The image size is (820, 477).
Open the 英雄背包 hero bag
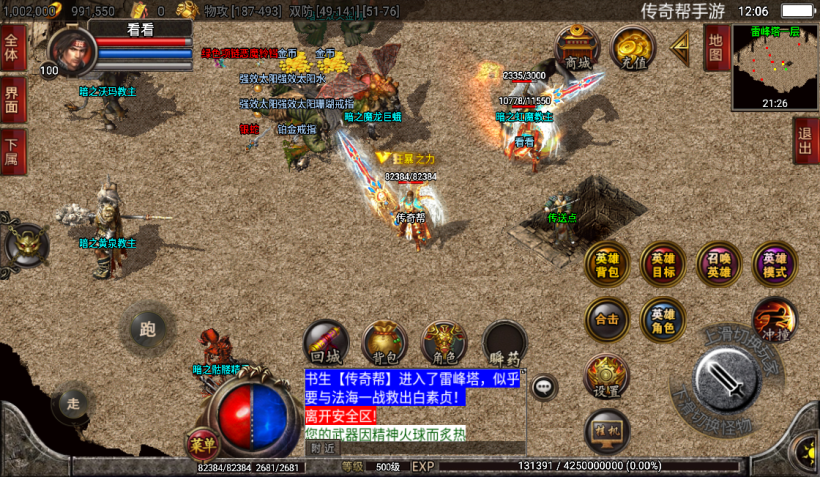click(x=607, y=265)
